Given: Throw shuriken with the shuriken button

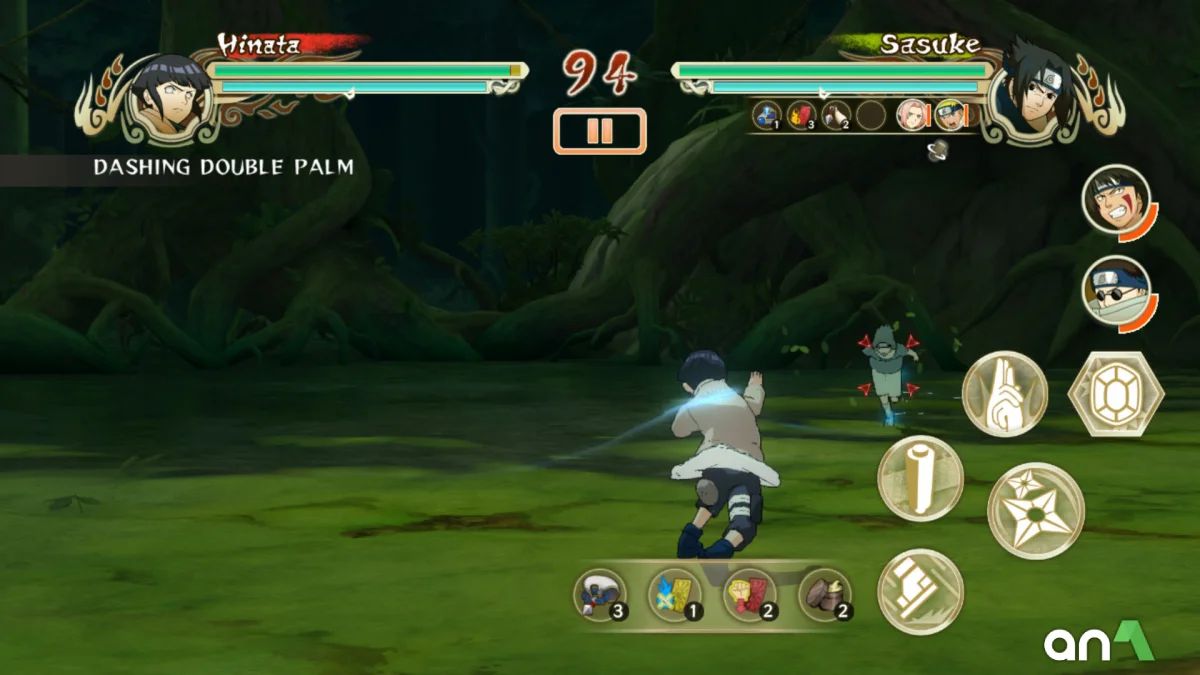Looking at the screenshot, I should point(1036,510).
